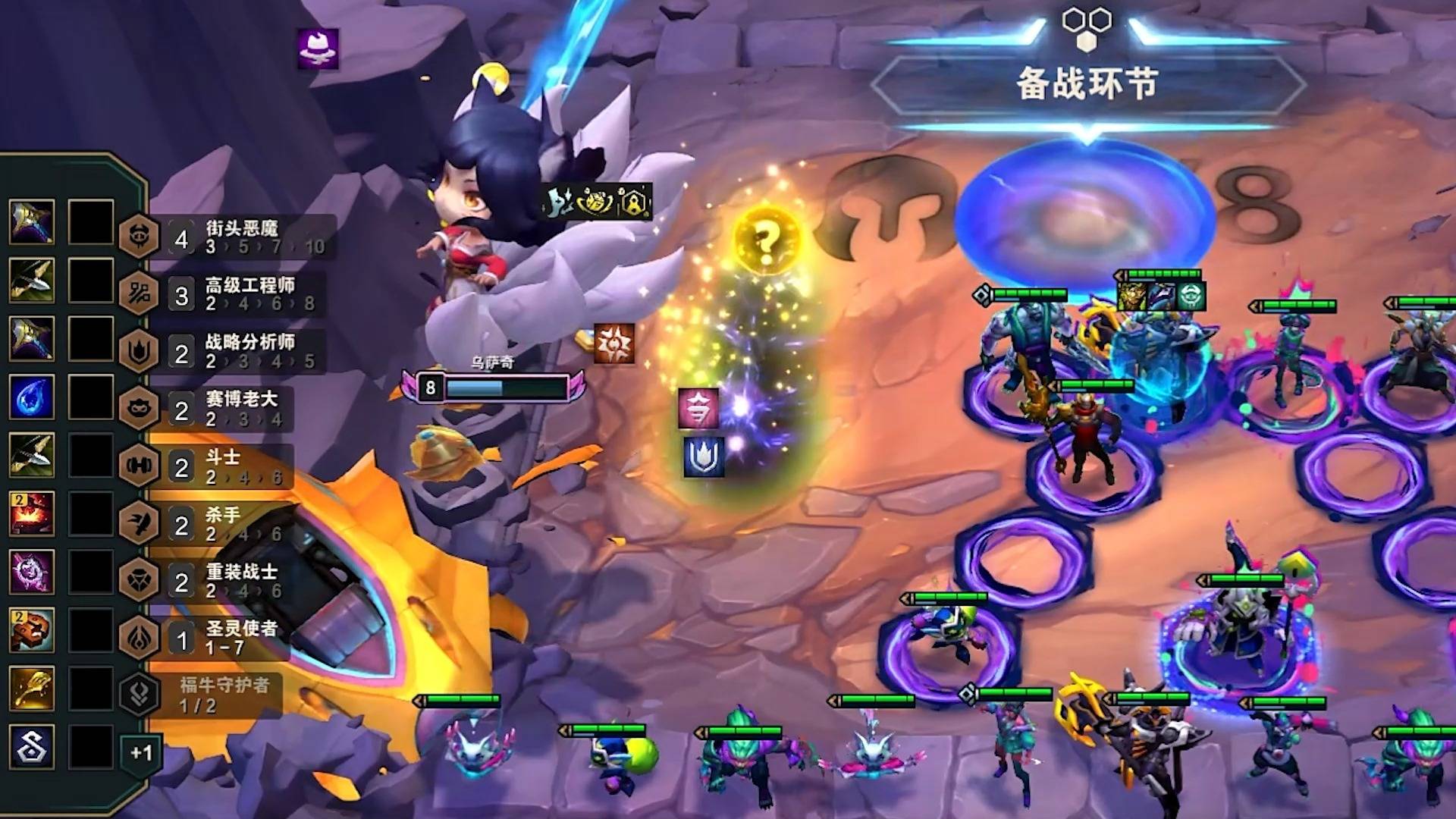The height and width of the screenshot is (819, 1456).
Task: Select the white emblem item slot
Action: point(32,746)
